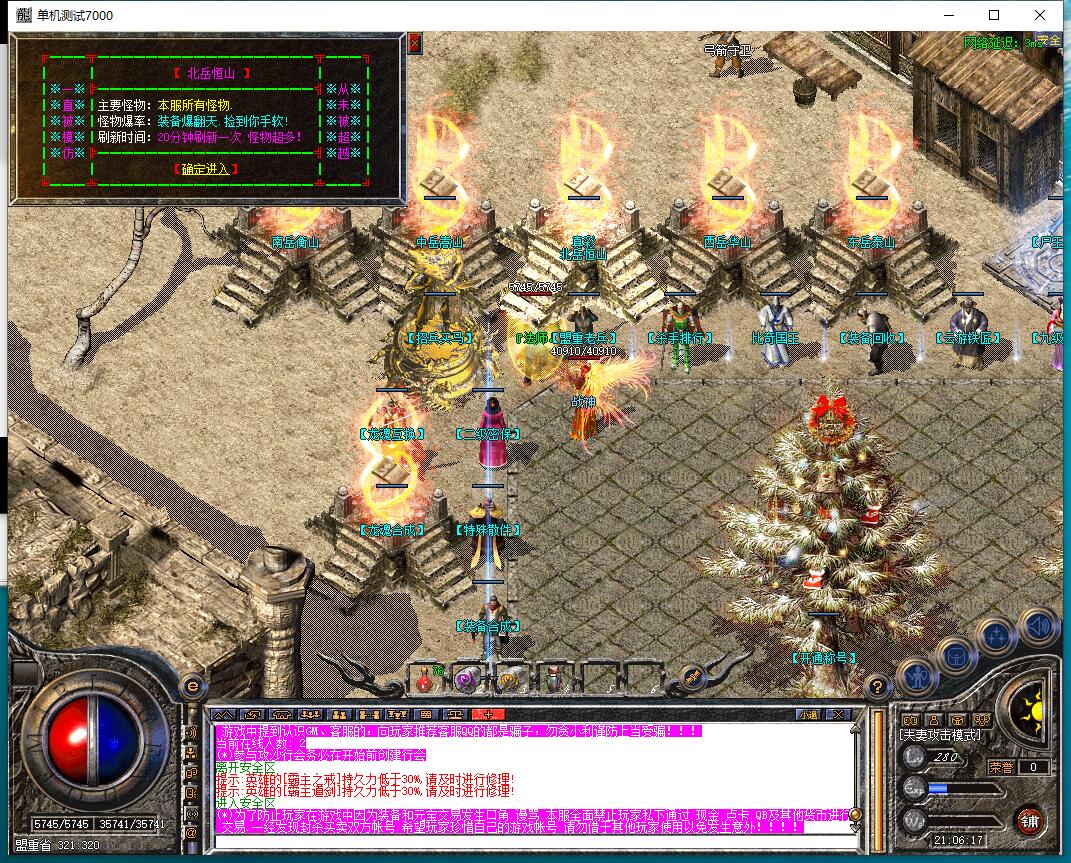Open the red 铺 shop button
The image size is (1071, 863).
pos(1028,821)
